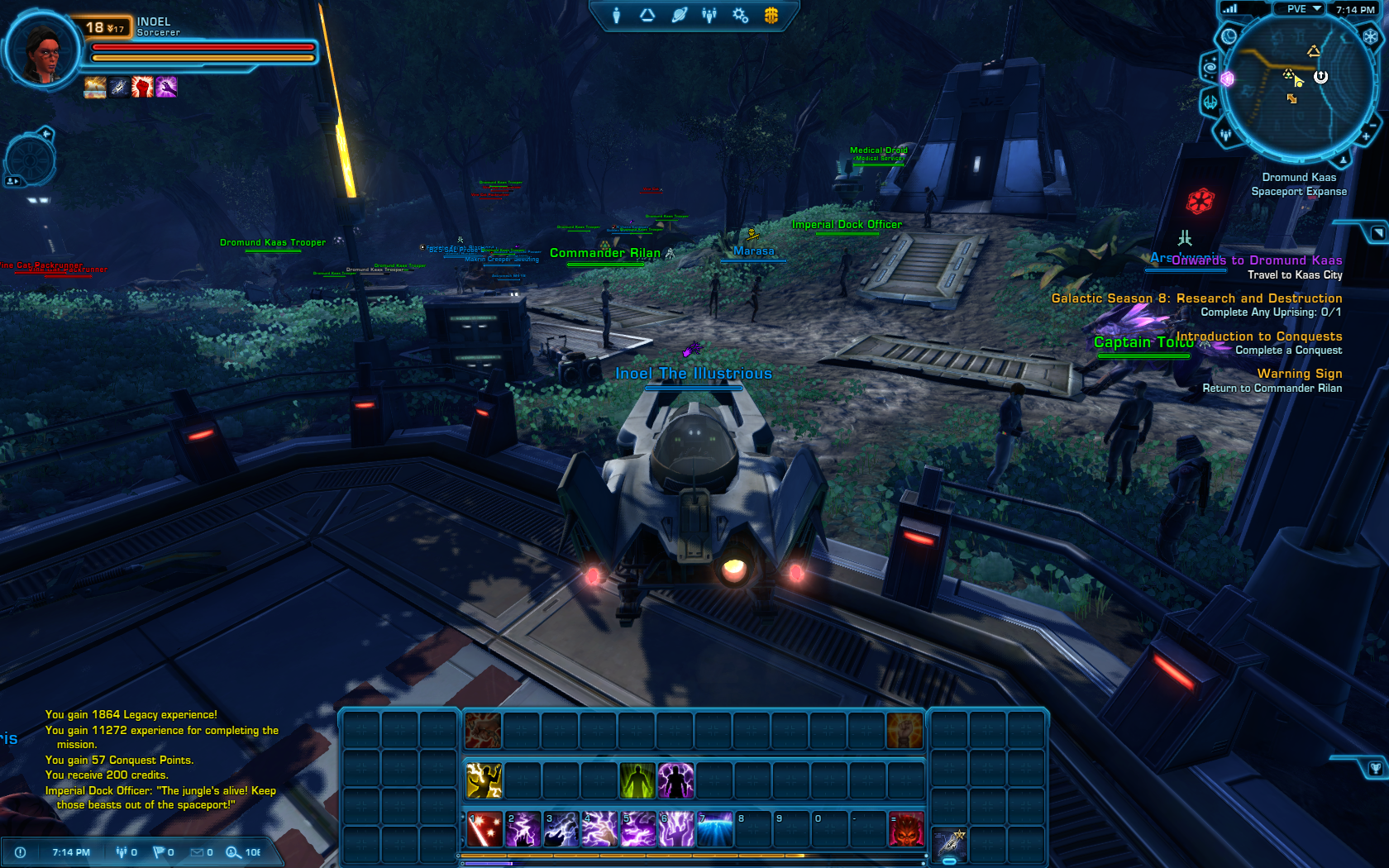Use the green glowing figure ability
Image resolution: width=1389 pixels, height=868 pixels.
coord(637,780)
